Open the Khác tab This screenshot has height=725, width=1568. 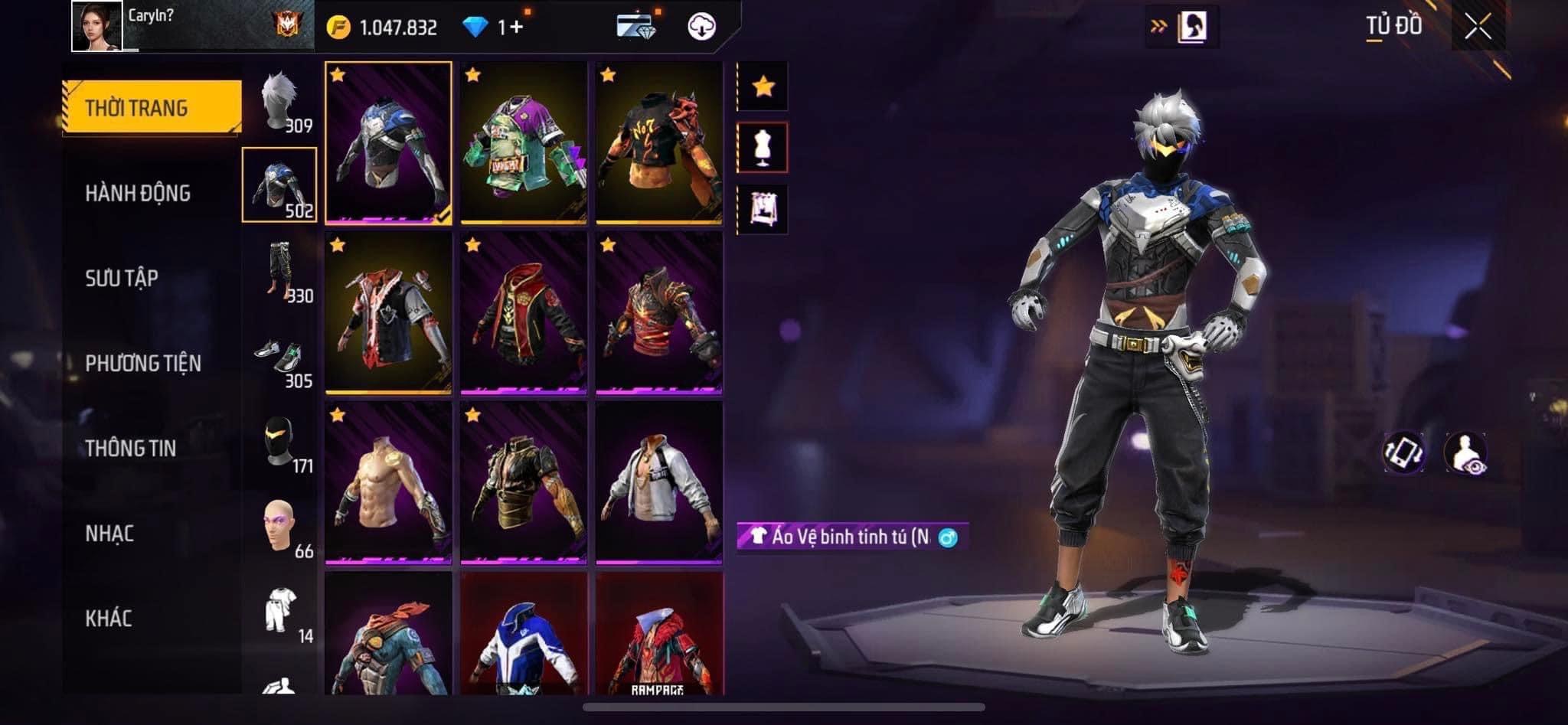click(x=109, y=618)
